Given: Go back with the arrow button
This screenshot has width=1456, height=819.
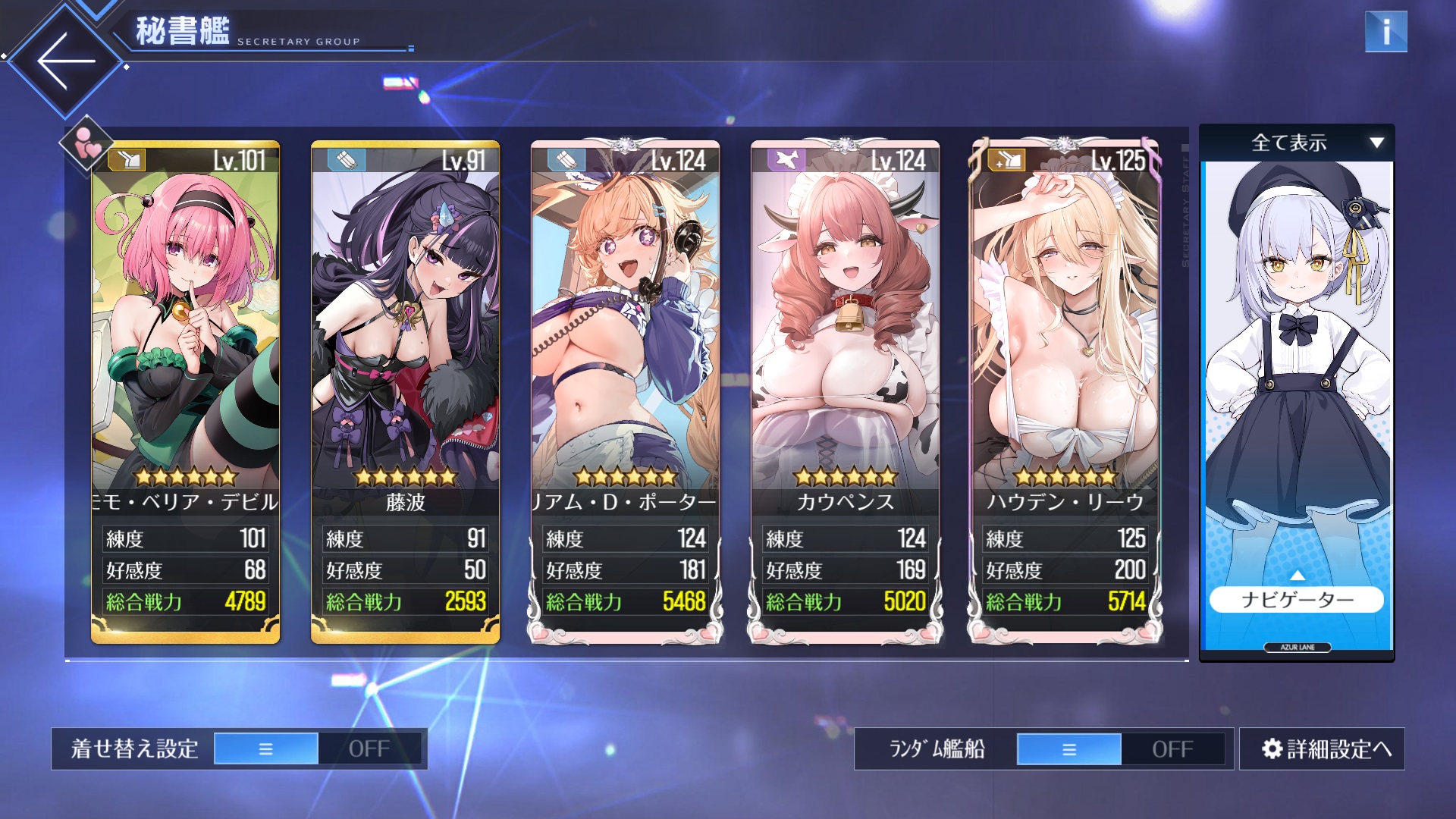Looking at the screenshot, I should click(x=66, y=61).
